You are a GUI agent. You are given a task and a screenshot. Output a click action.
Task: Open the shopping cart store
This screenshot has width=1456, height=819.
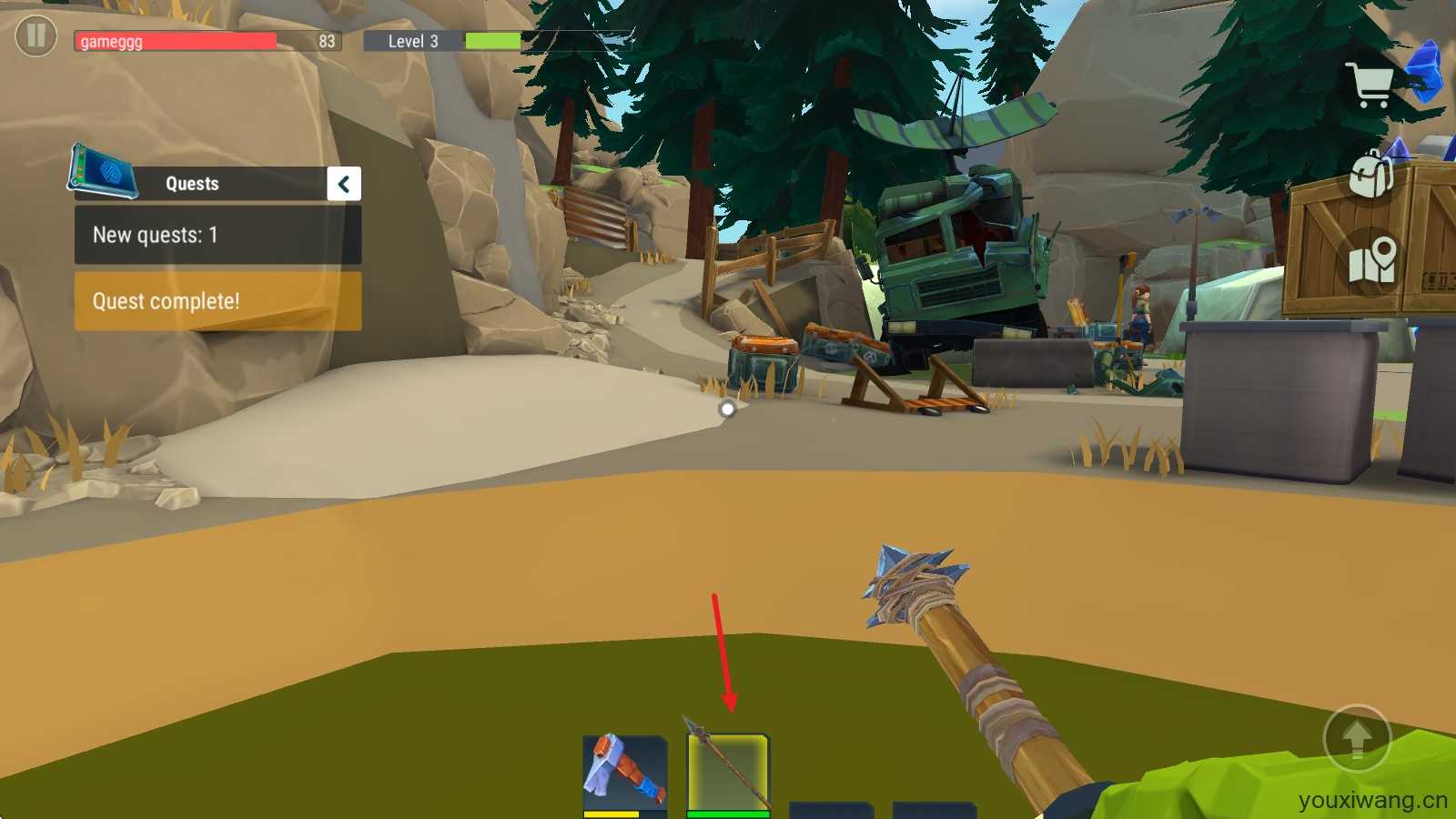pos(1371,86)
